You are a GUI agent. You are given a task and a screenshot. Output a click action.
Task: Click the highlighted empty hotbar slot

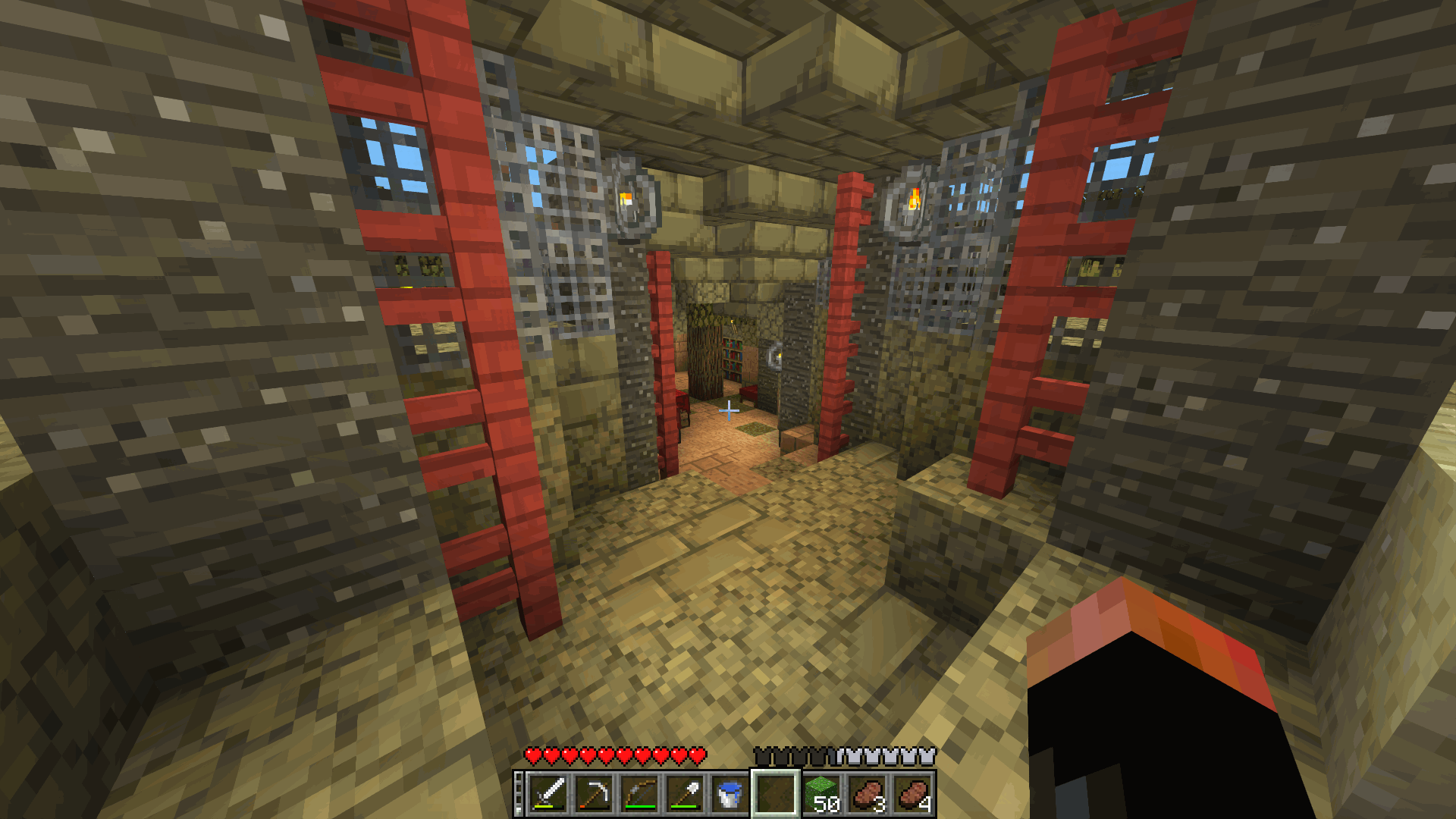click(x=775, y=794)
